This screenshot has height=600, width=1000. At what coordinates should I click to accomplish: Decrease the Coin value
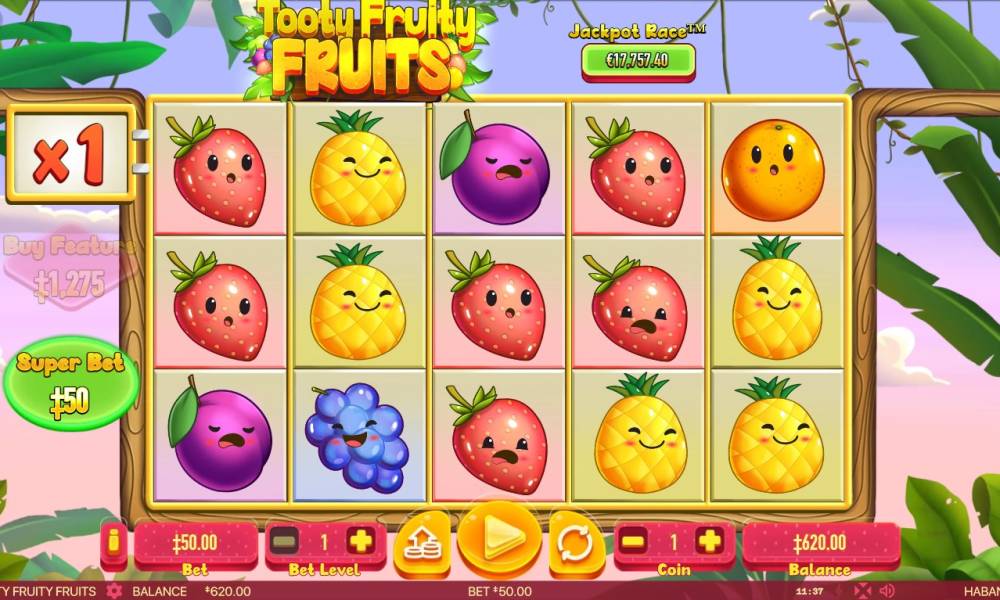tap(634, 542)
